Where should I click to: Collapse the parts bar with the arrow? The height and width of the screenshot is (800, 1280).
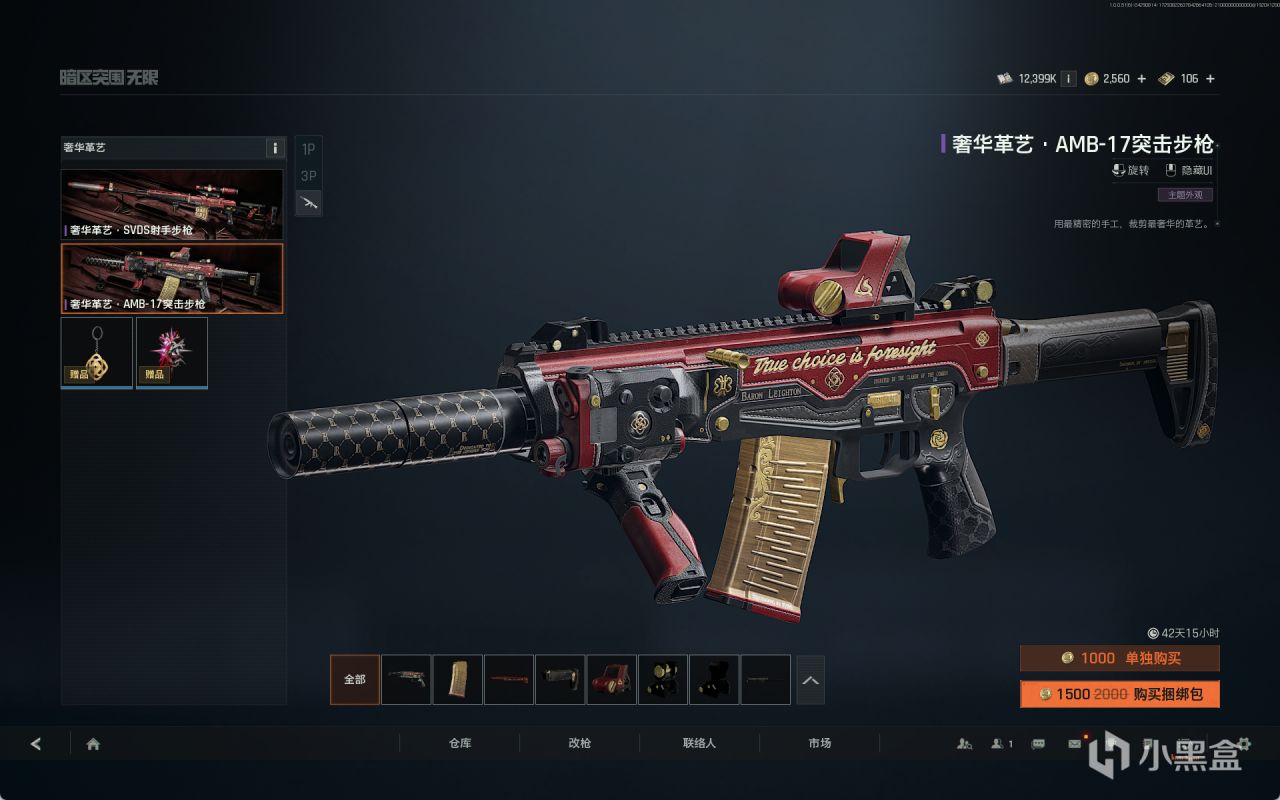pyautogui.click(x=810, y=680)
